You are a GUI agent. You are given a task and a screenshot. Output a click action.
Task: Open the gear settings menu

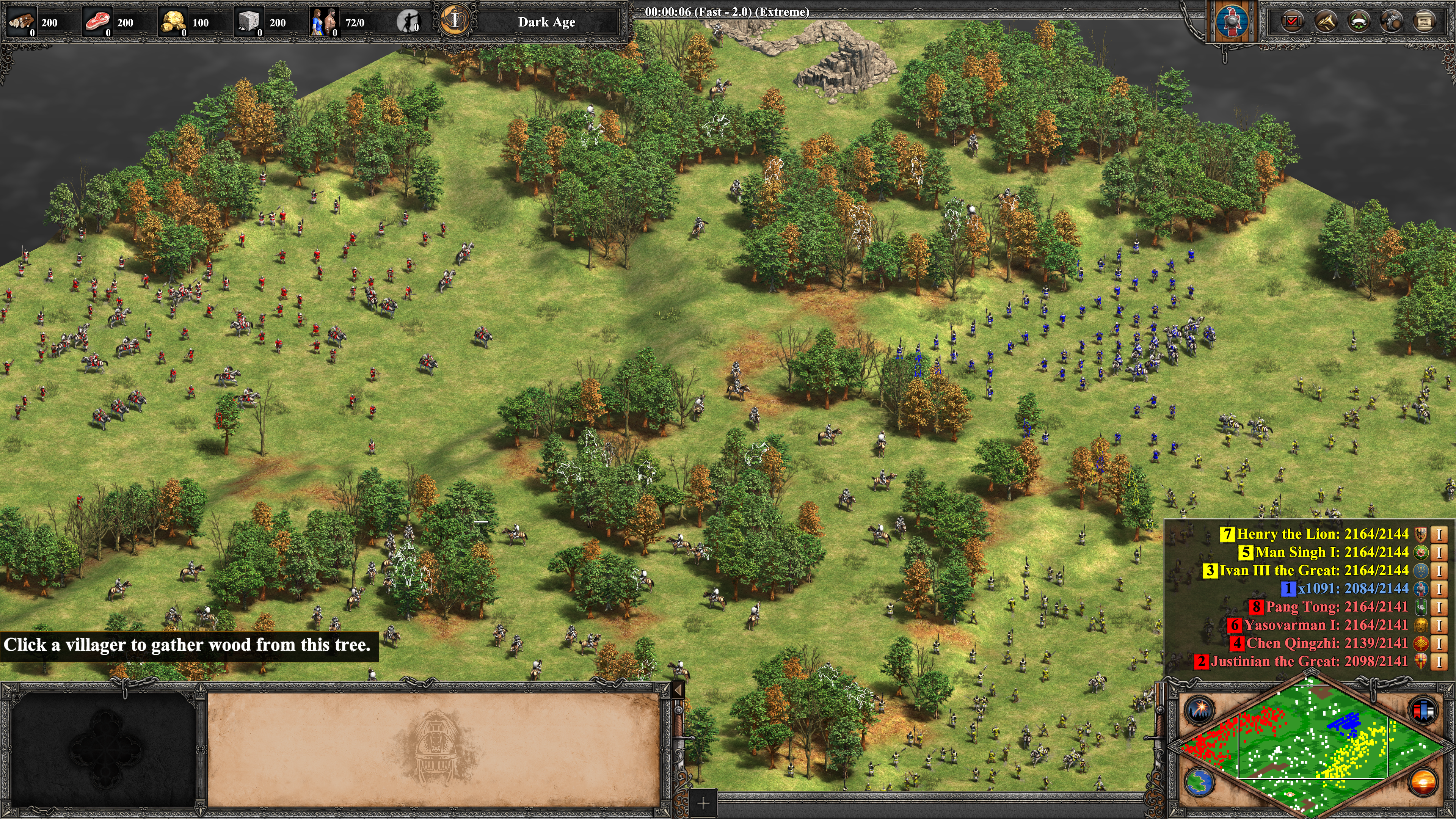1391,22
